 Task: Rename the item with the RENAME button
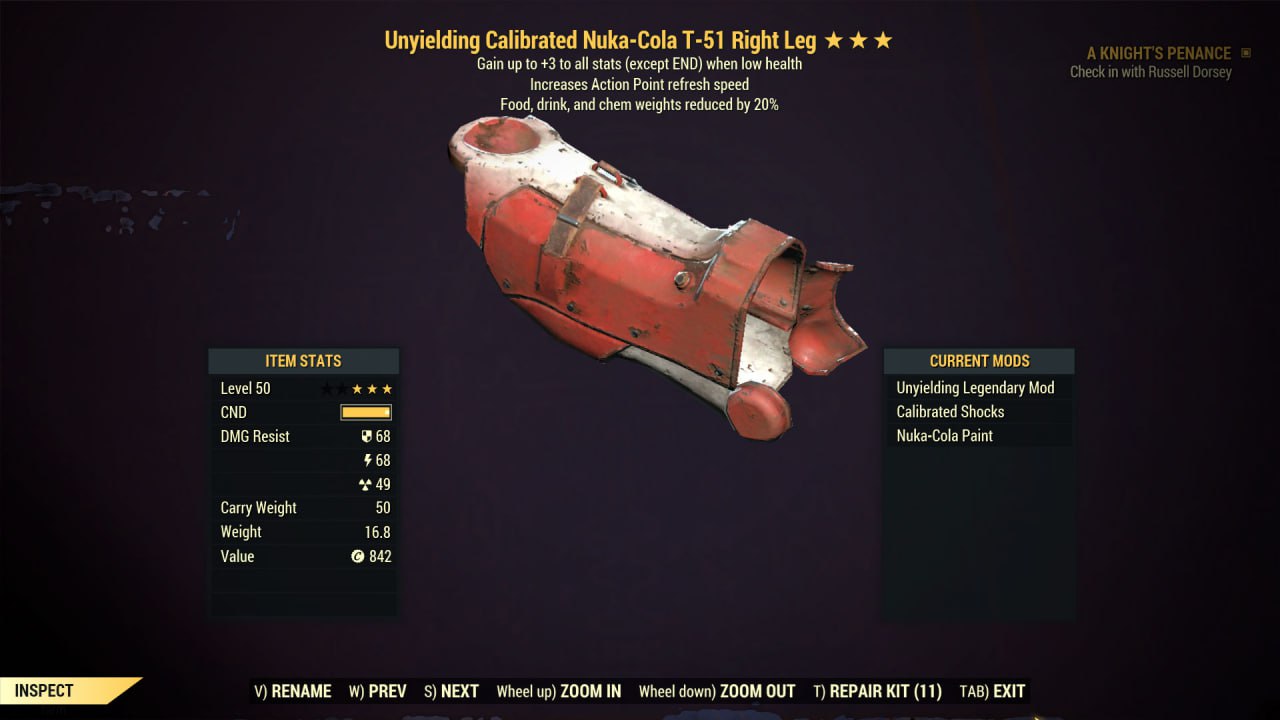[x=293, y=691]
